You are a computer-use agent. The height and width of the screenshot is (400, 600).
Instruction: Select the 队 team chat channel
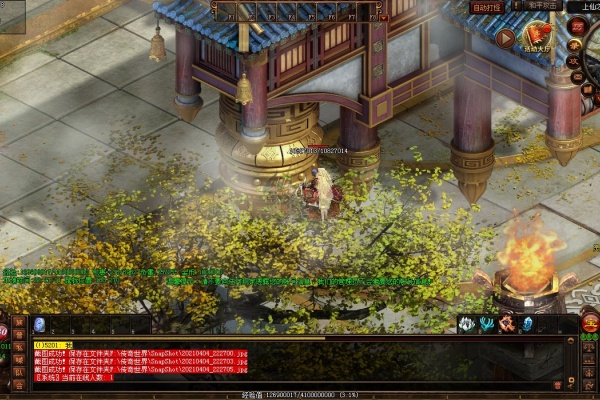tap(19, 372)
